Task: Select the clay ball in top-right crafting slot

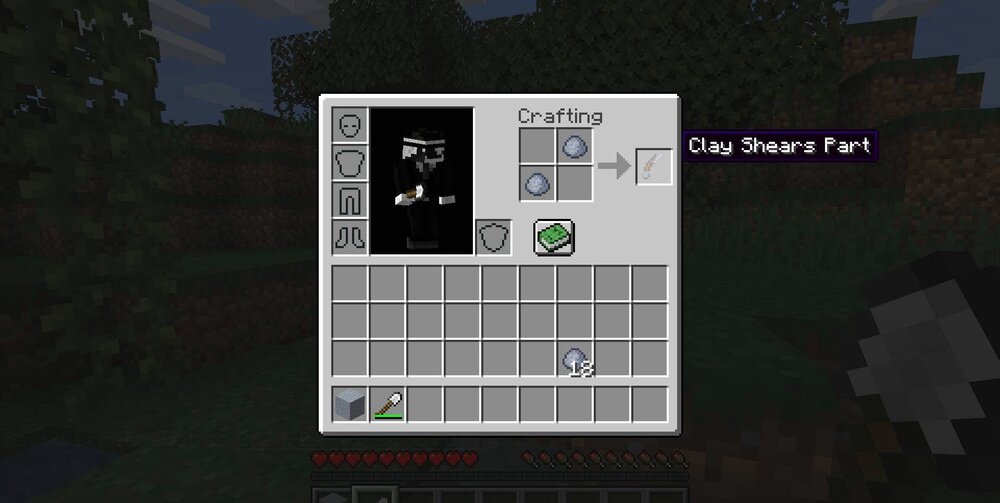Action: click(575, 147)
